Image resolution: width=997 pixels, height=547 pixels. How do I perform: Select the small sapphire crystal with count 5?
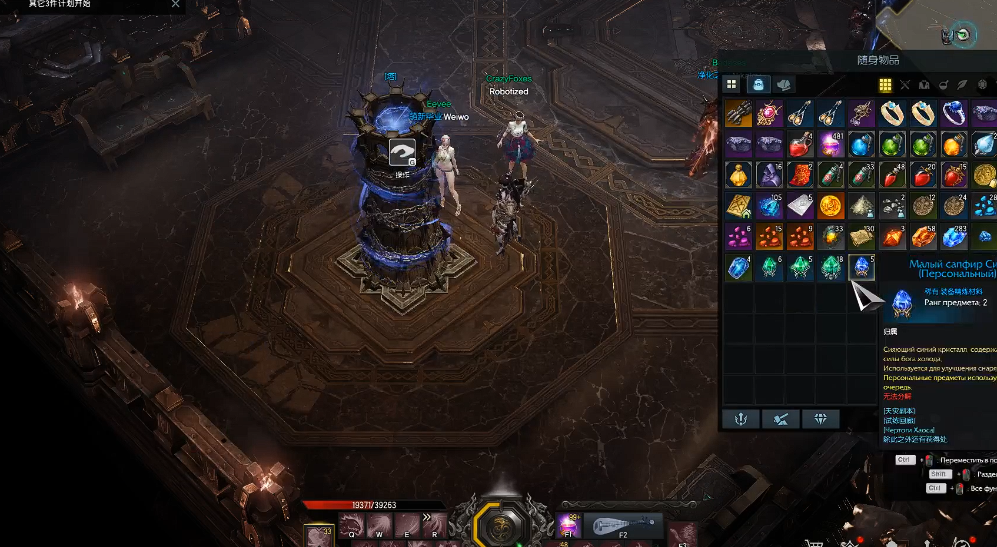click(862, 268)
